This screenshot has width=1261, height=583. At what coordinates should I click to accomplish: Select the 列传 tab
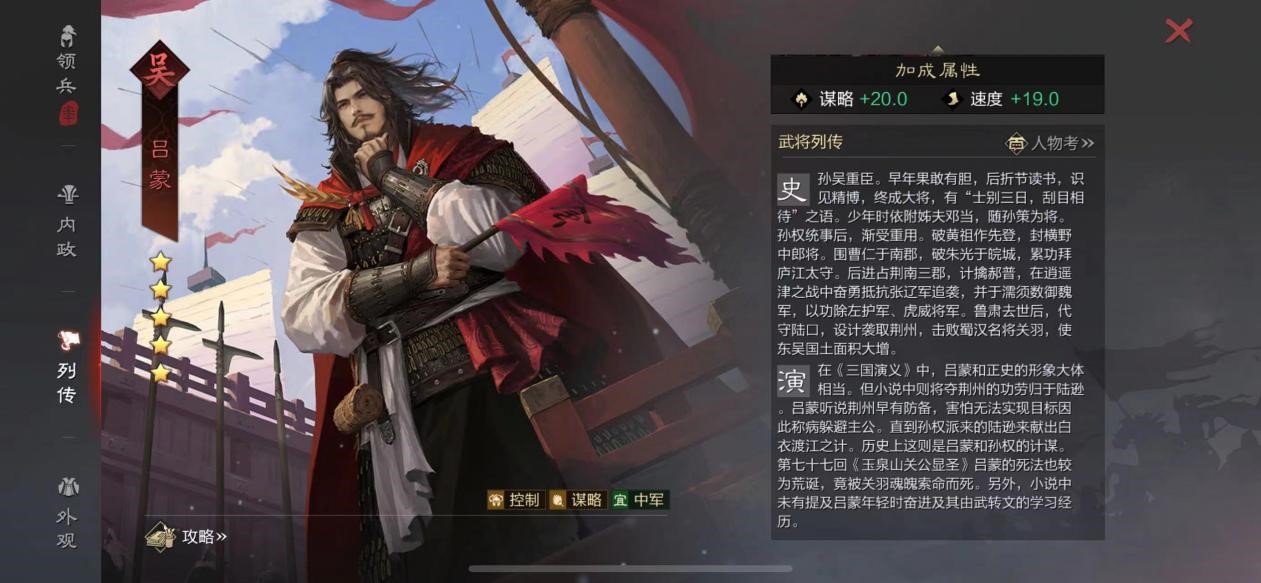pyautogui.click(x=67, y=368)
